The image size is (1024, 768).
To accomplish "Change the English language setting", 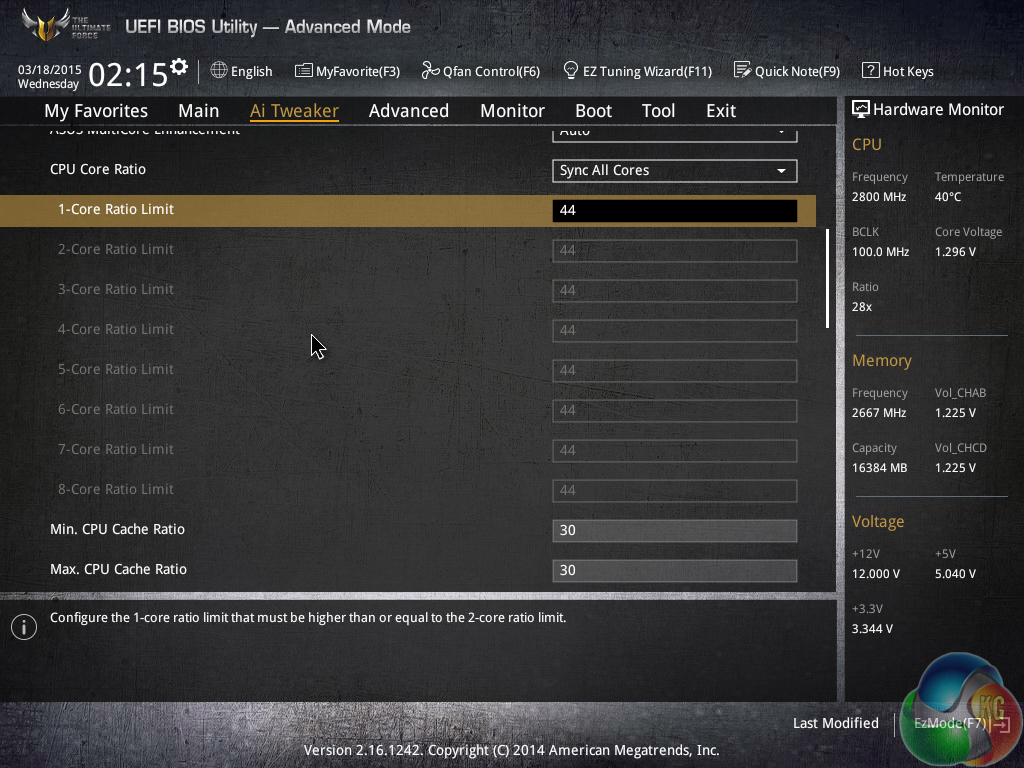I will click(241, 71).
